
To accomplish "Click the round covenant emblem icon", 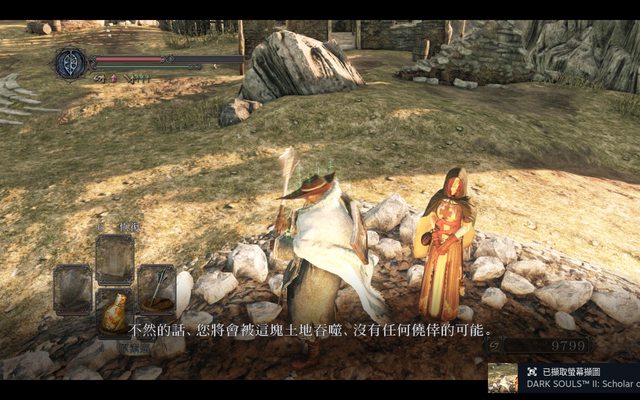I will point(70,63).
